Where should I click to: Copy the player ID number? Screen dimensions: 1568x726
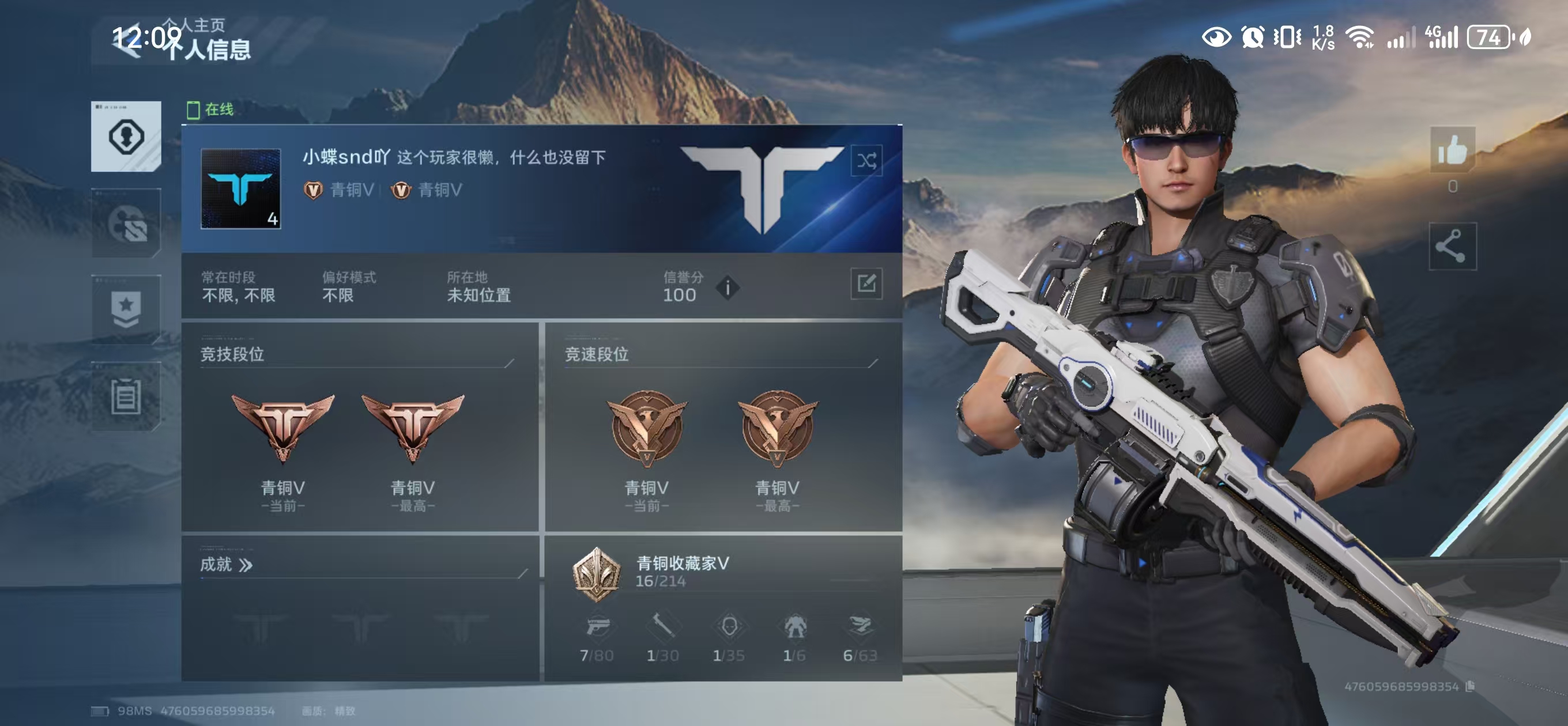coord(1471,686)
